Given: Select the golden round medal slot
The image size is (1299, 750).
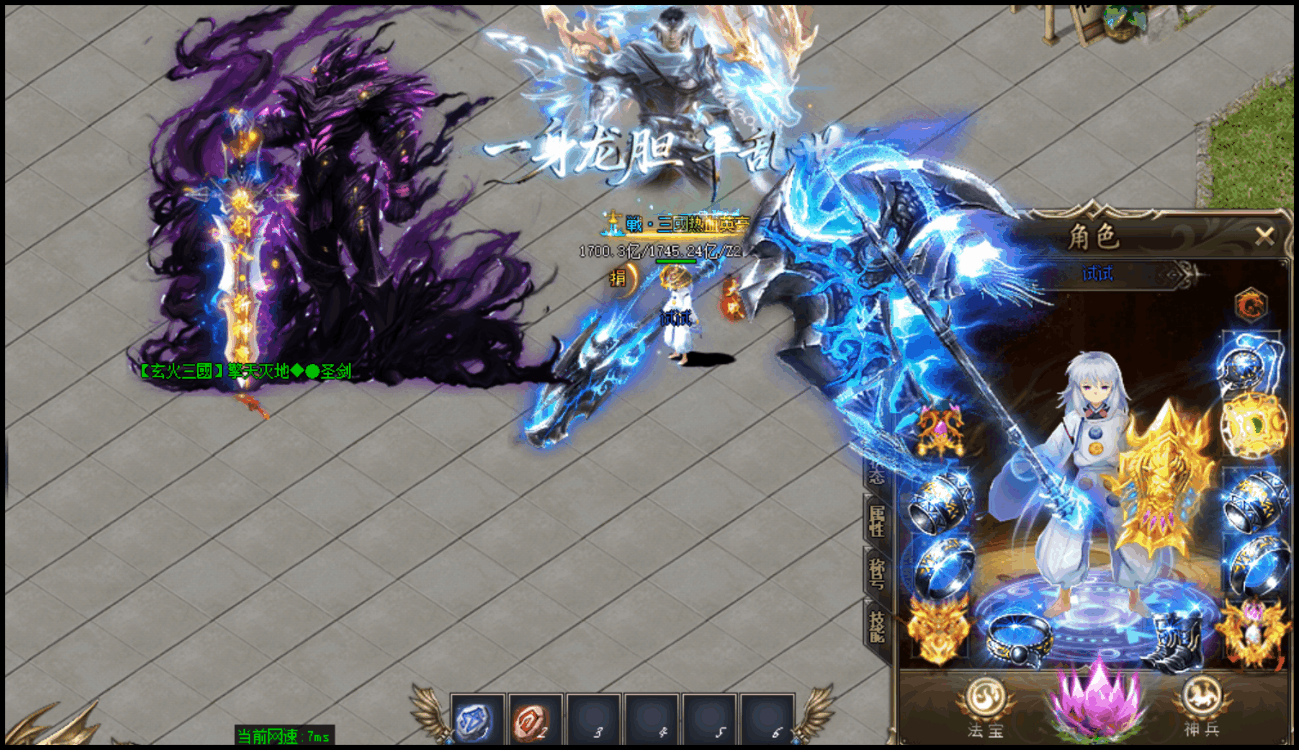Looking at the screenshot, I should click(x=1251, y=424).
